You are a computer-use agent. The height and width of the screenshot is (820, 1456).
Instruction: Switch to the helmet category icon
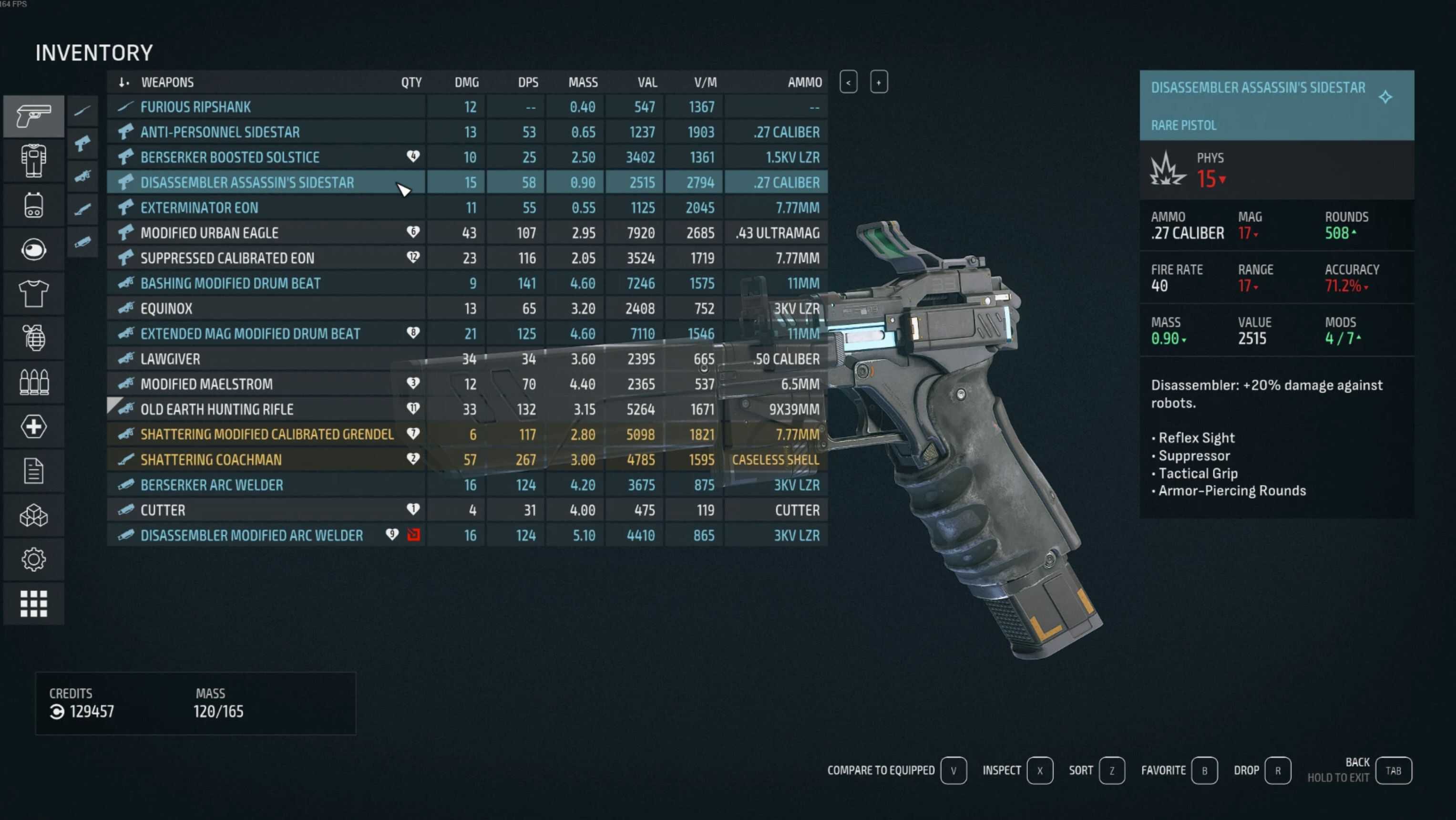33,249
